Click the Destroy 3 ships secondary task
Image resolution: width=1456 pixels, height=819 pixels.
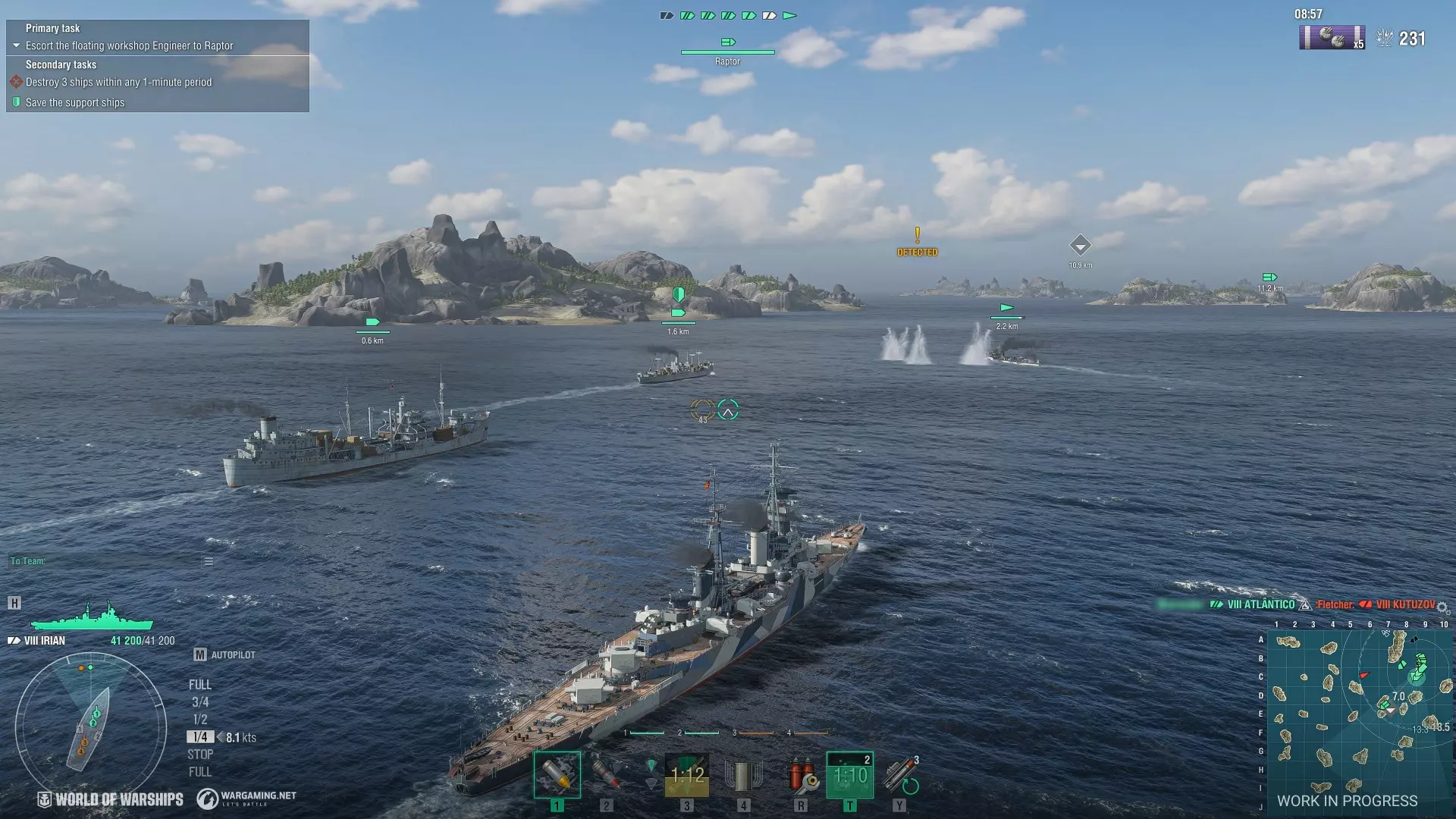(118, 82)
